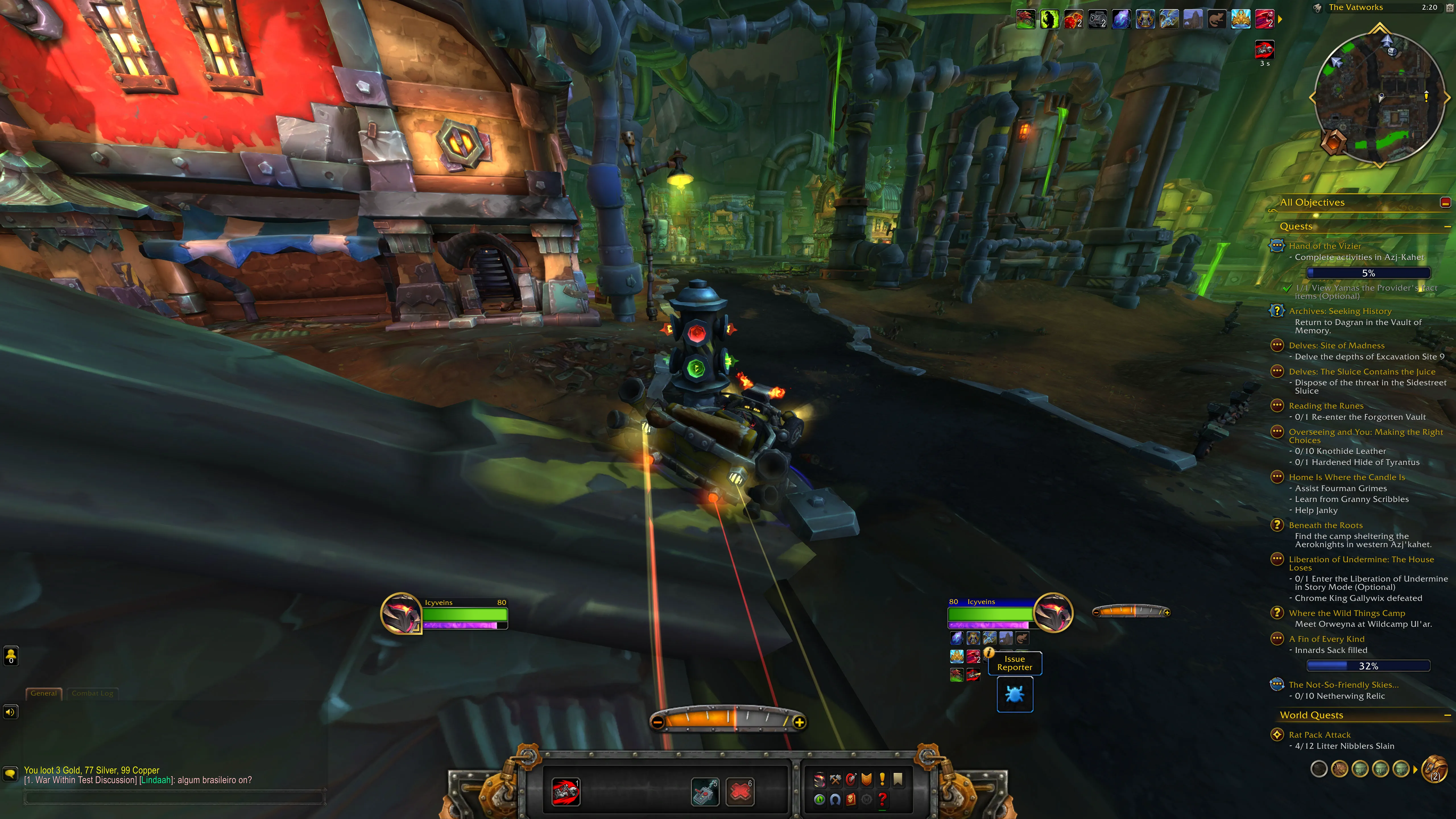Open the Adventure Guide skull book icon

click(851, 799)
